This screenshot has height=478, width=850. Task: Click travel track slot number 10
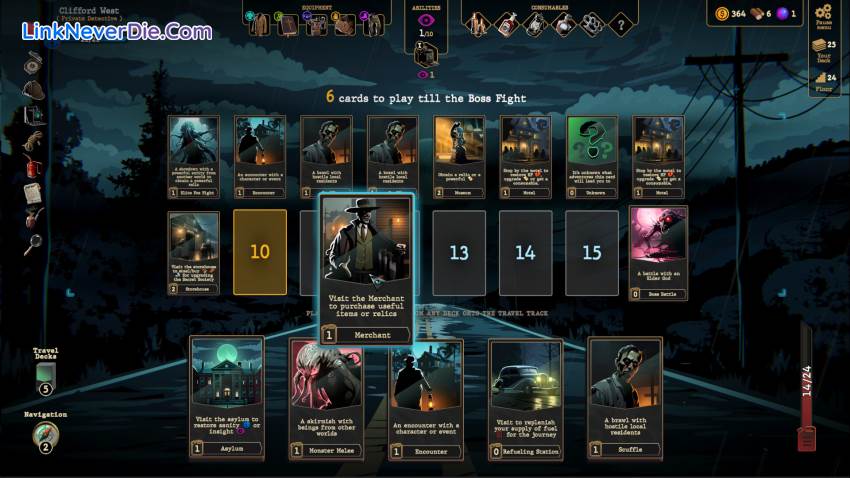[260, 252]
